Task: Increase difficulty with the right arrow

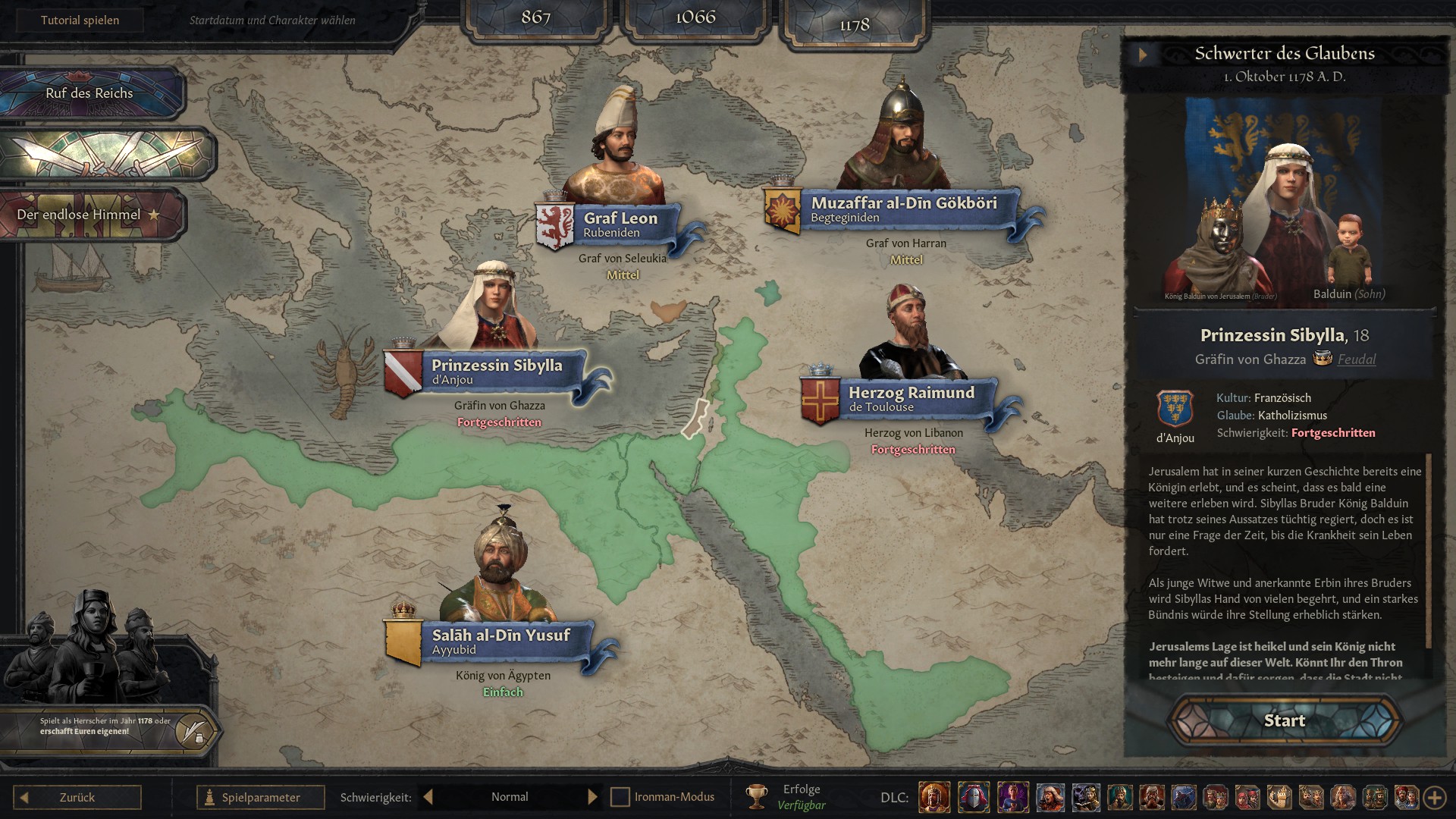Action: (592, 797)
